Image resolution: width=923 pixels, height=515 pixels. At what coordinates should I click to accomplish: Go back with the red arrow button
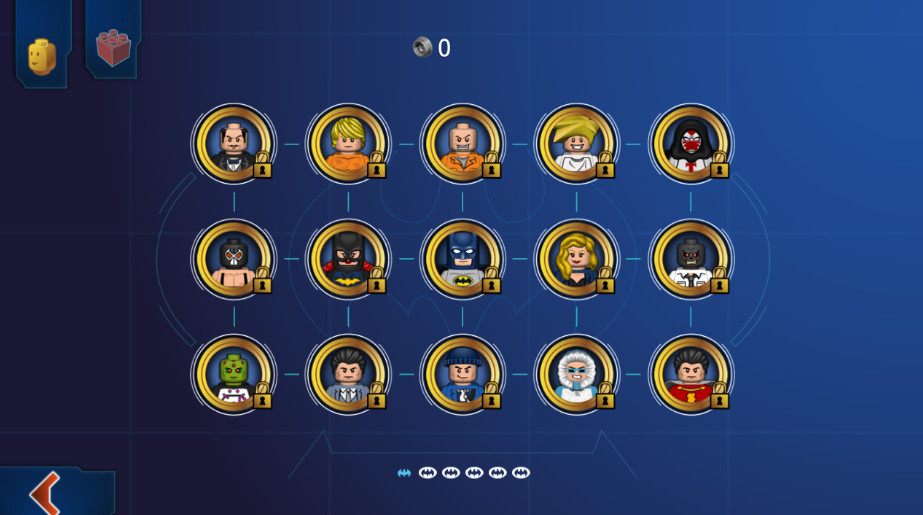tap(45, 492)
